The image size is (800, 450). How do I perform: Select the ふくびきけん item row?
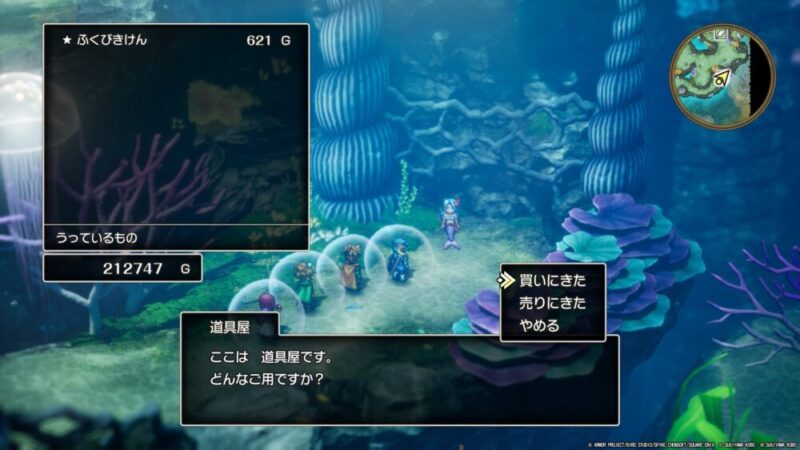(x=176, y=43)
